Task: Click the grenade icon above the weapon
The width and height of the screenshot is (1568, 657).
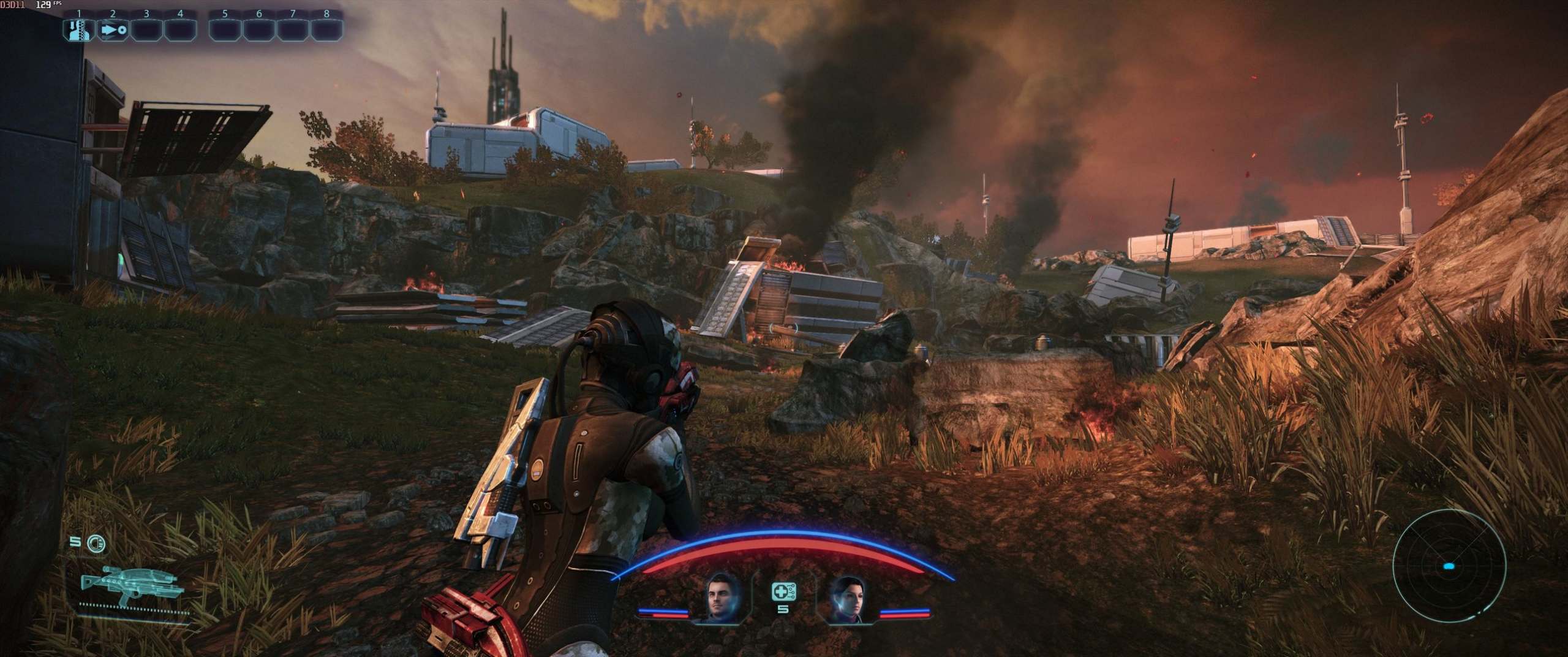Action: pos(96,542)
